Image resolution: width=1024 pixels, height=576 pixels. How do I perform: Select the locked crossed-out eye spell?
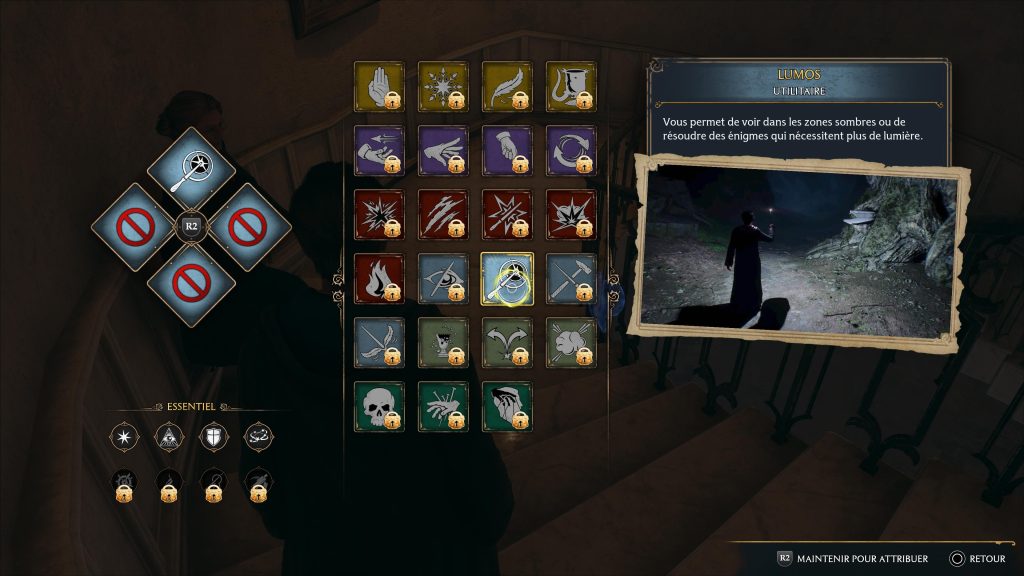pyautogui.click(x=443, y=277)
